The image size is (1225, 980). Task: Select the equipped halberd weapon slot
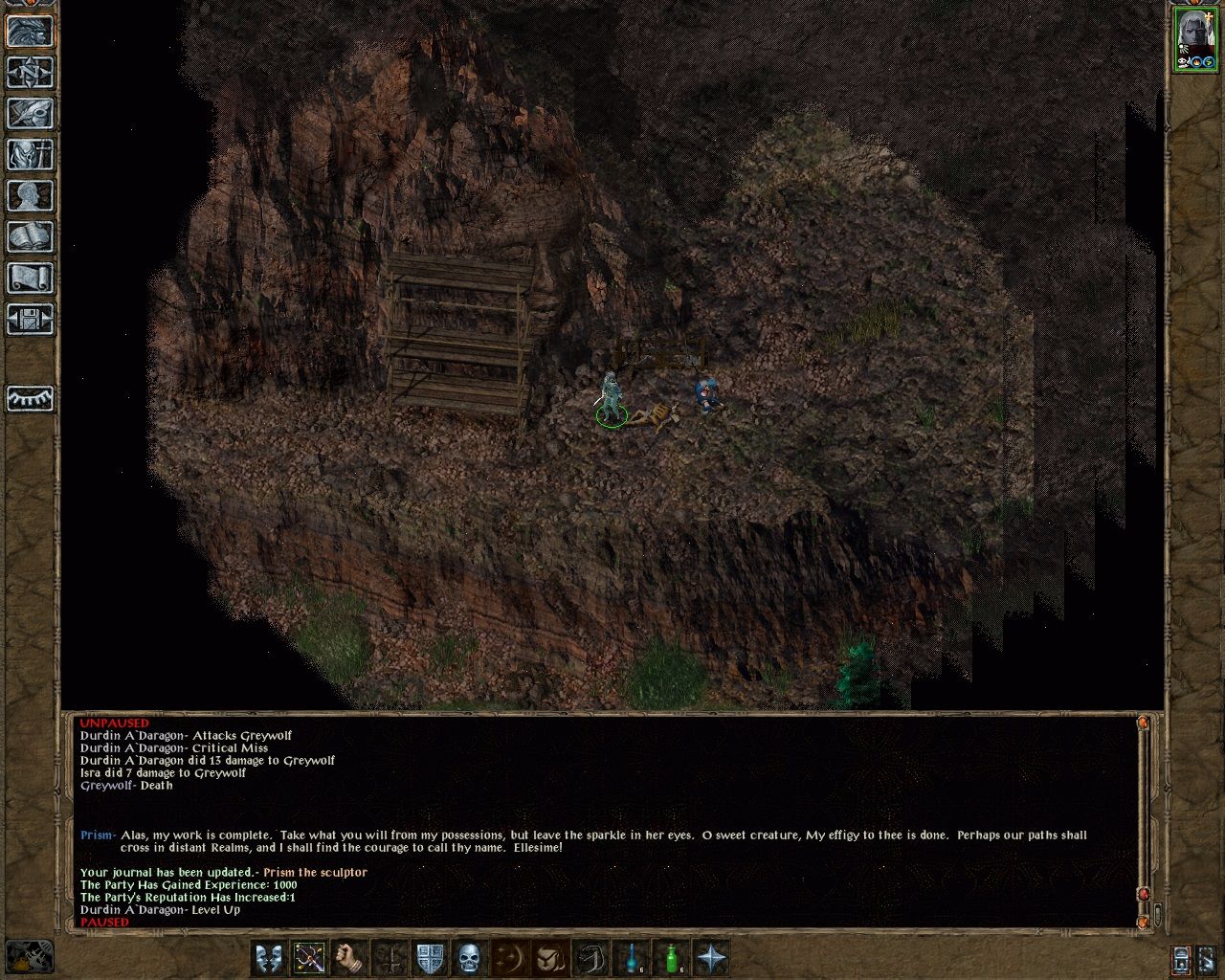pos(310,957)
